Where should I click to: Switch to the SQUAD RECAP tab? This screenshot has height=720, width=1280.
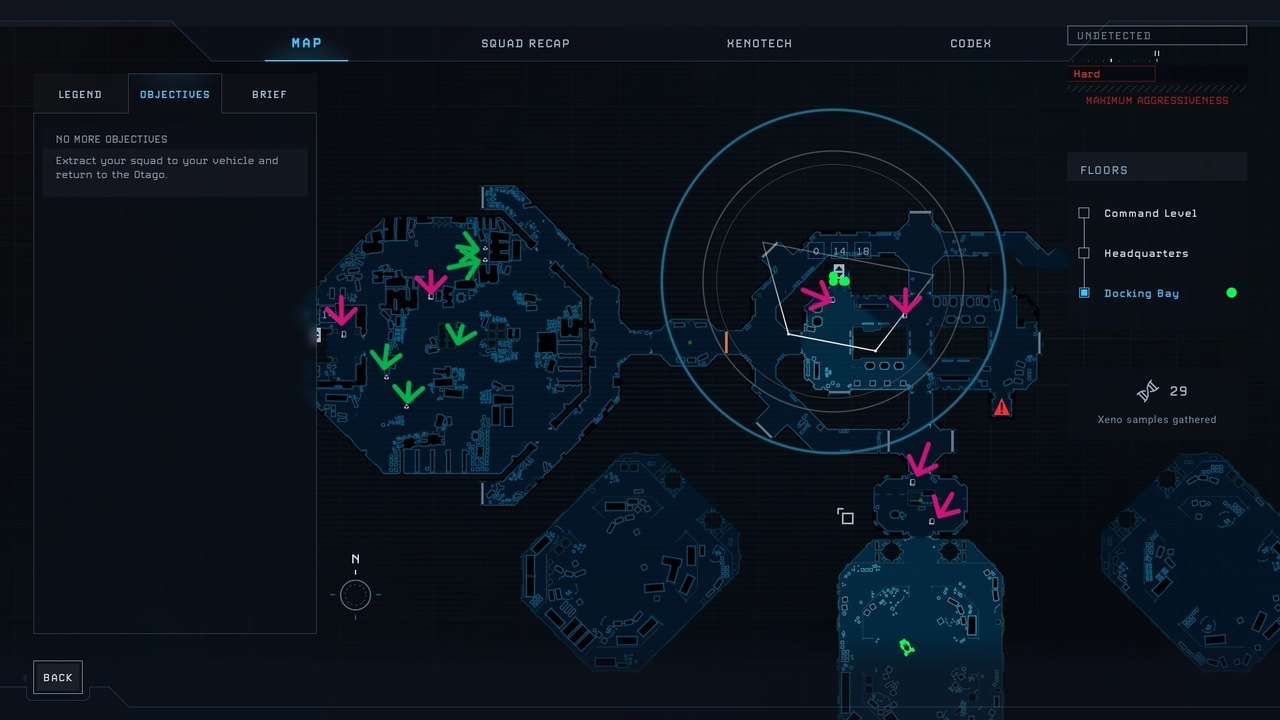pos(525,43)
